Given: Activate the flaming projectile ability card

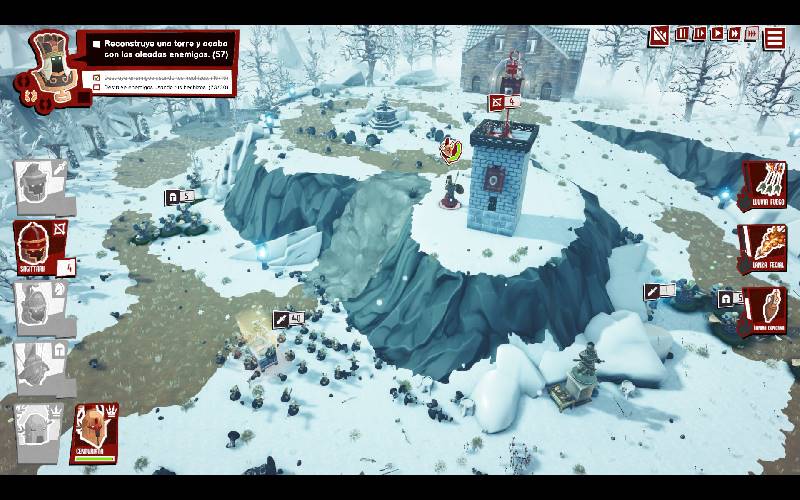Looking at the screenshot, I should (765, 247).
